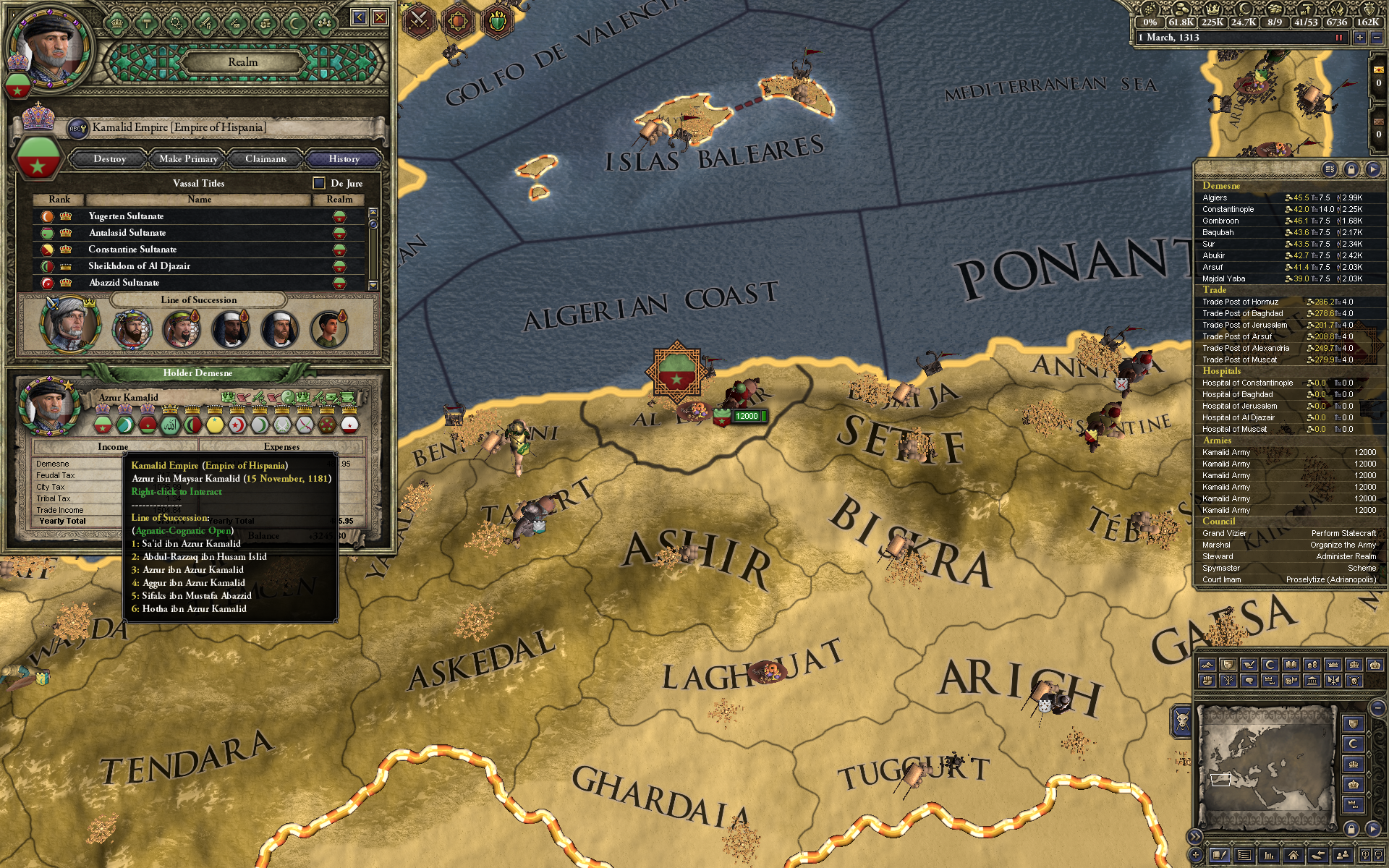Select the terrain map mode
The image size is (1389, 868).
pyautogui.click(x=1208, y=665)
